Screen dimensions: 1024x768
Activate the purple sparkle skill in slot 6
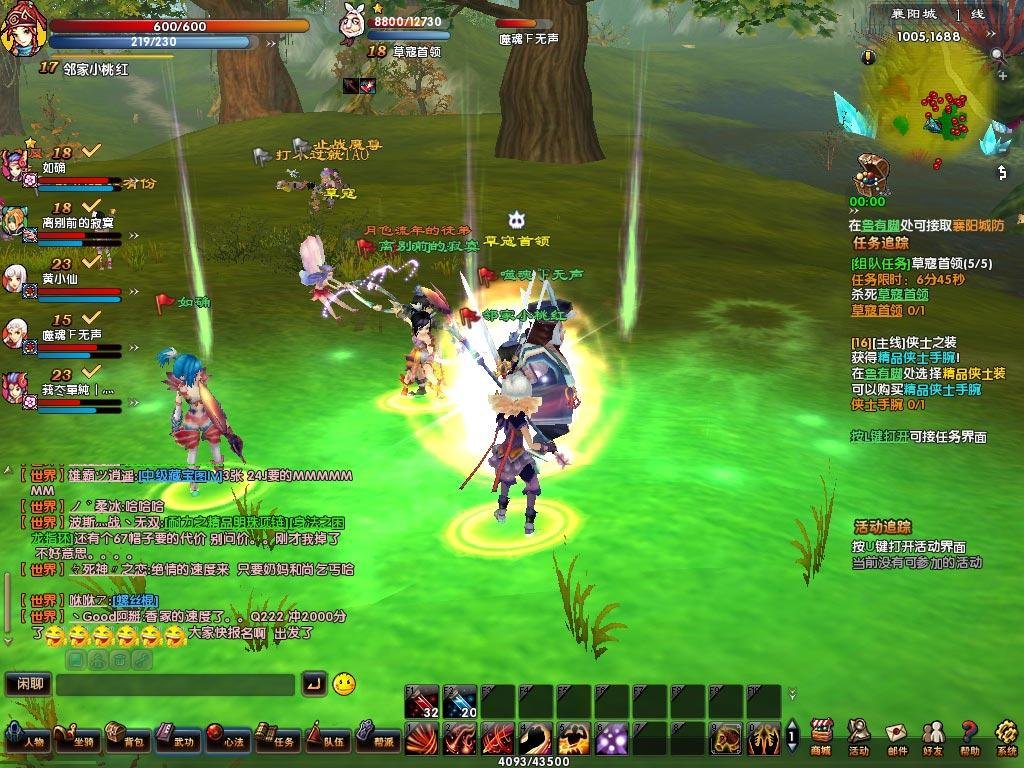[612, 739]
